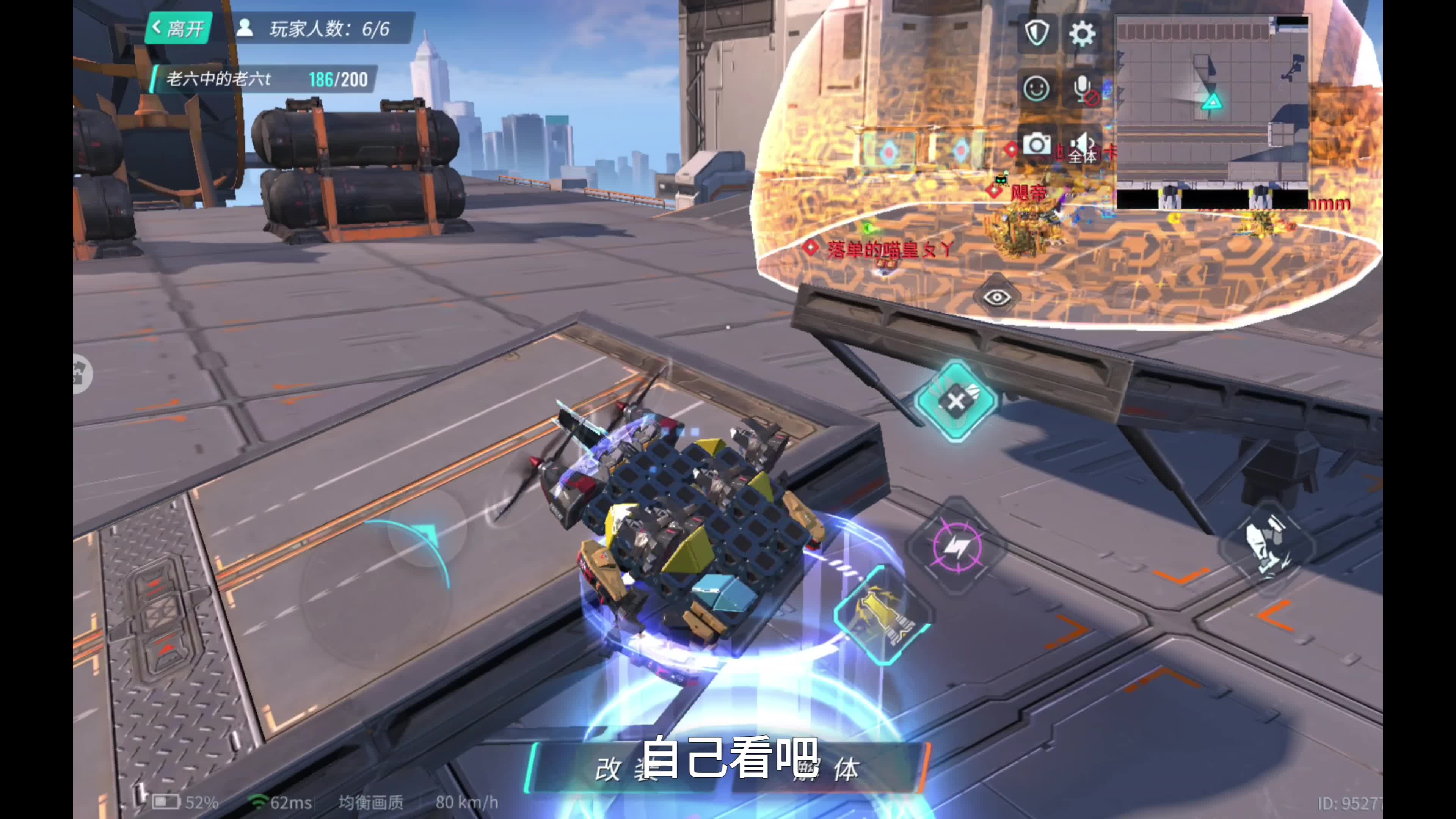The height and width of the screenshot is (819, 1456).
Task: Choose the 解体 disassemble button
Action: click(836, 768)
